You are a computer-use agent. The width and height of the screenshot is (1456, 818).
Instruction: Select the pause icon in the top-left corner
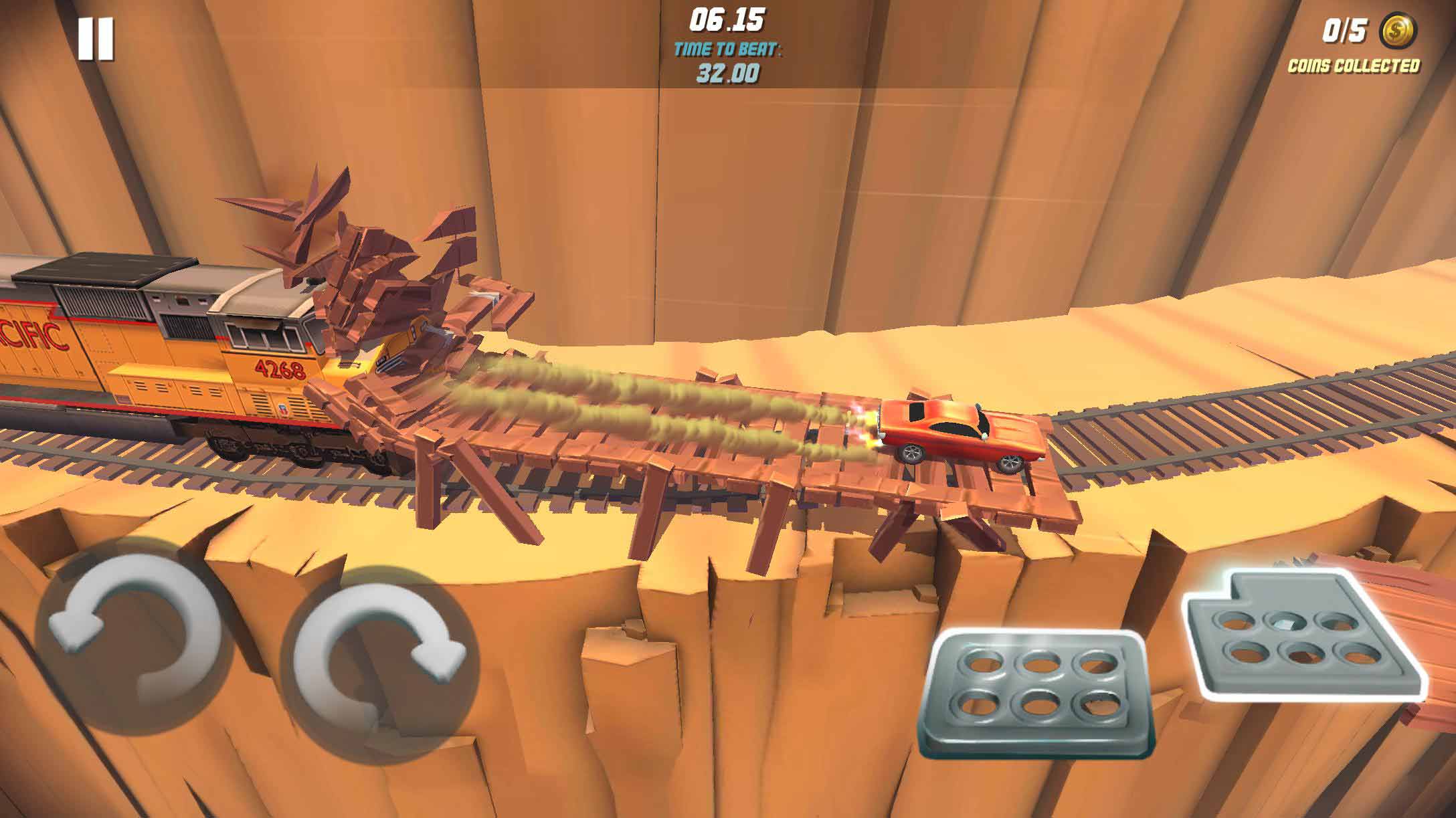[97, 38]
